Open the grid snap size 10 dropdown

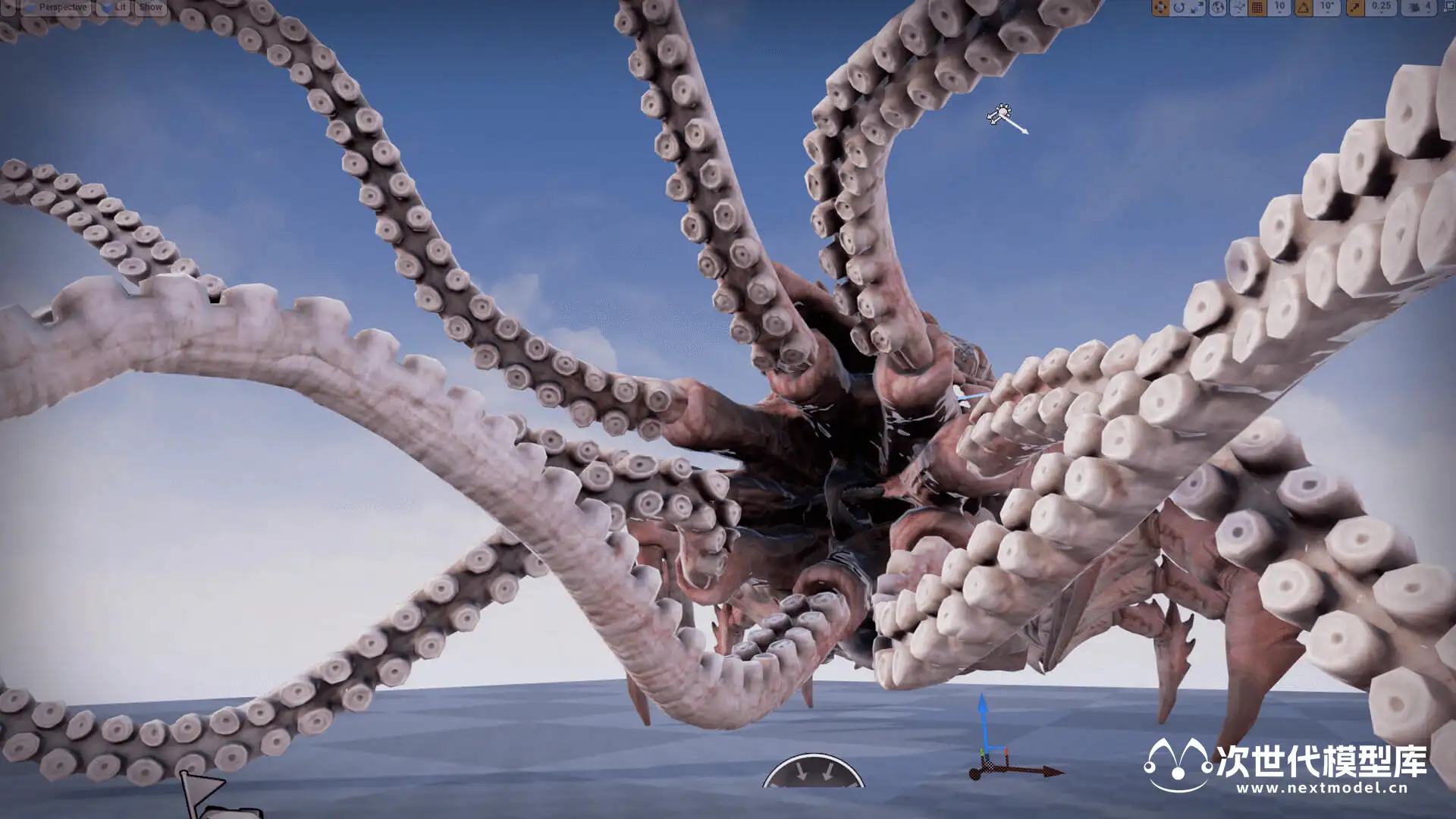pyautogui.click(x=1280, y=8)
